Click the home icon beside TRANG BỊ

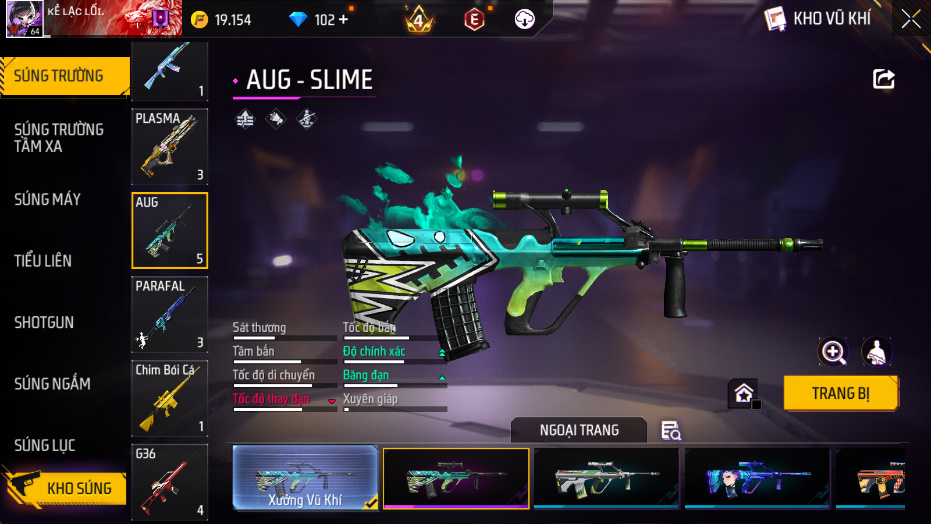[744, 393]
